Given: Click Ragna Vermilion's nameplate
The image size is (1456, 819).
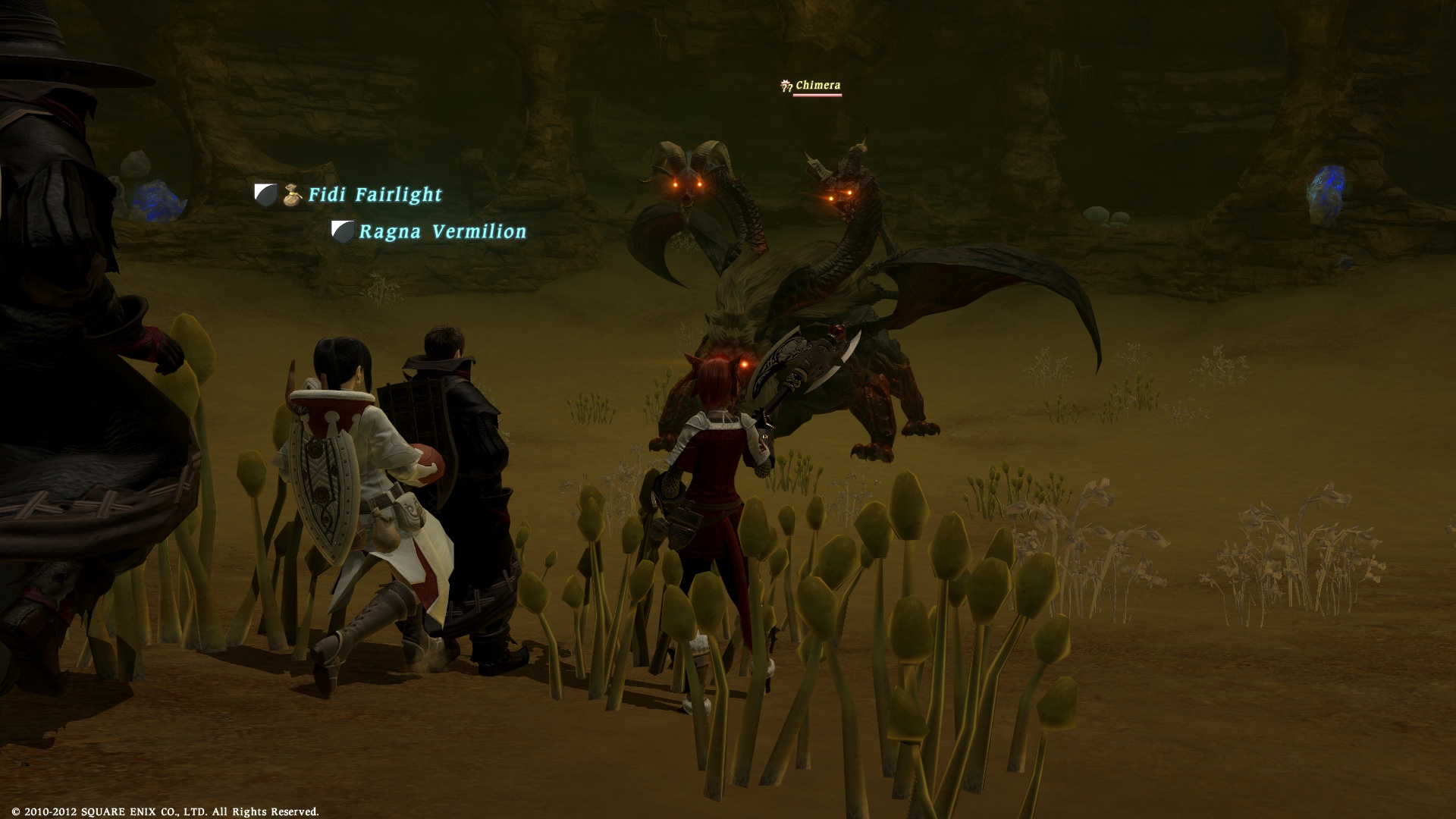Looking at the screenshot, I should point(442,231).
